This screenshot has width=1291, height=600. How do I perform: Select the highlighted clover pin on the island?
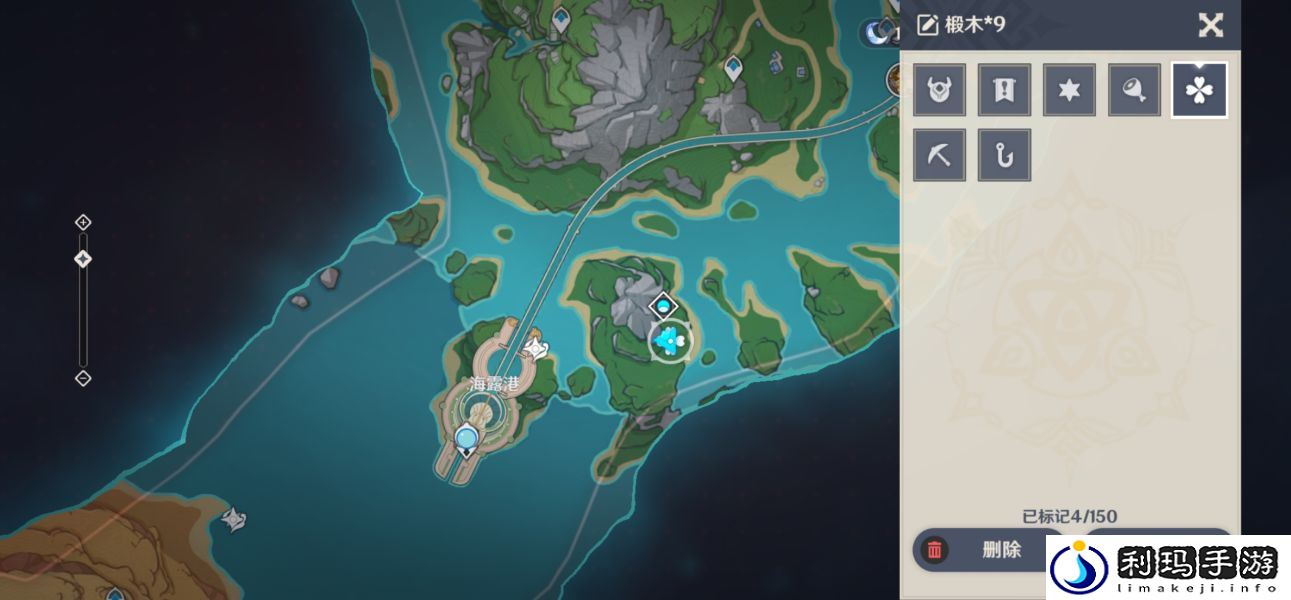point(669,341)
